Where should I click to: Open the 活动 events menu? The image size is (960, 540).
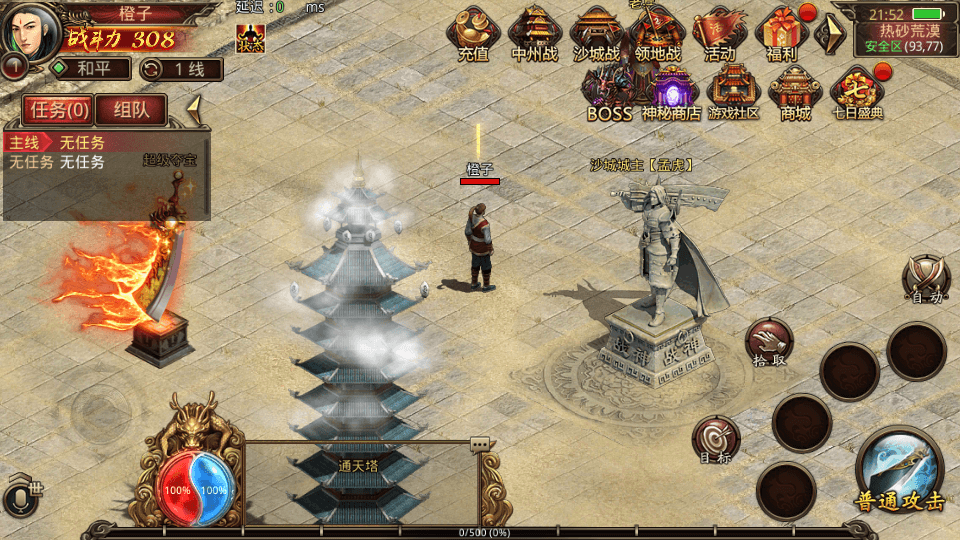(719, 35)
